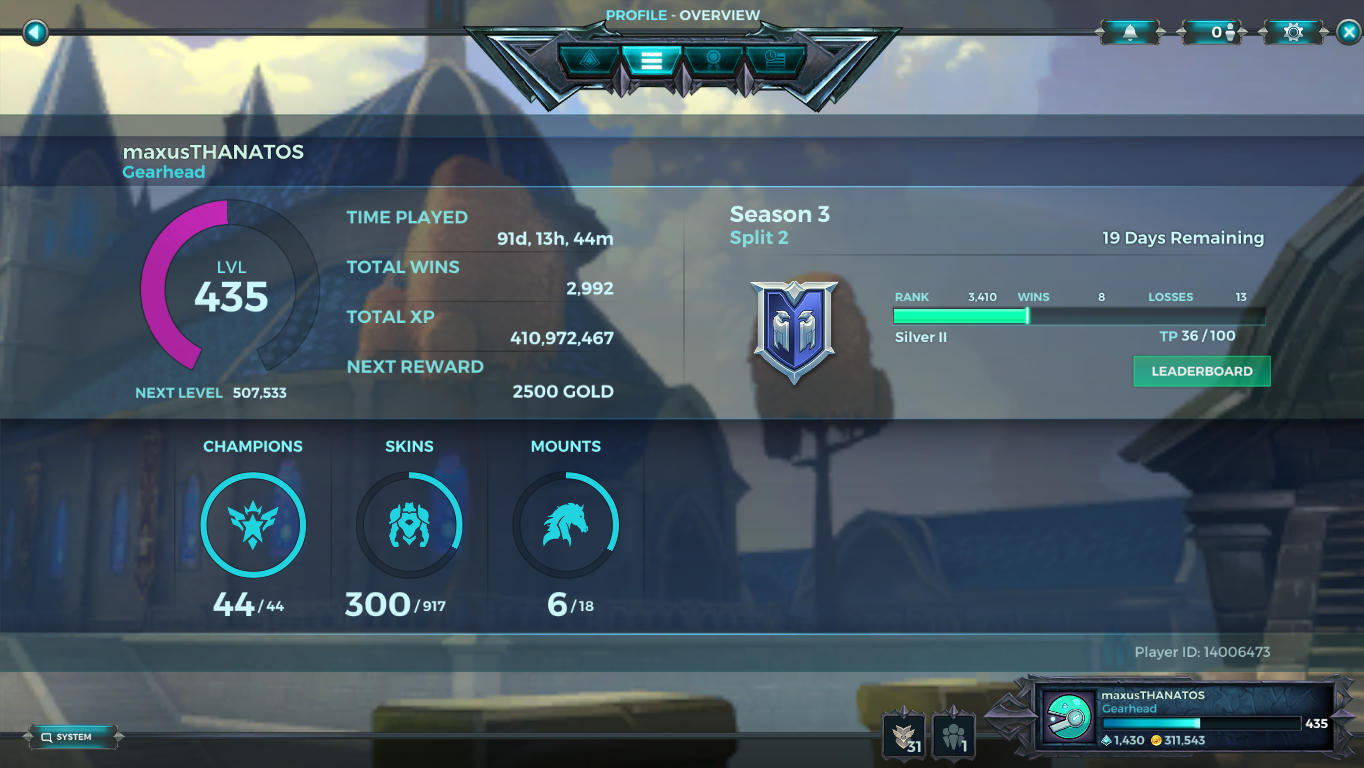Open the settings gear icon
1364x768 pixels.
click(1291, 31)
